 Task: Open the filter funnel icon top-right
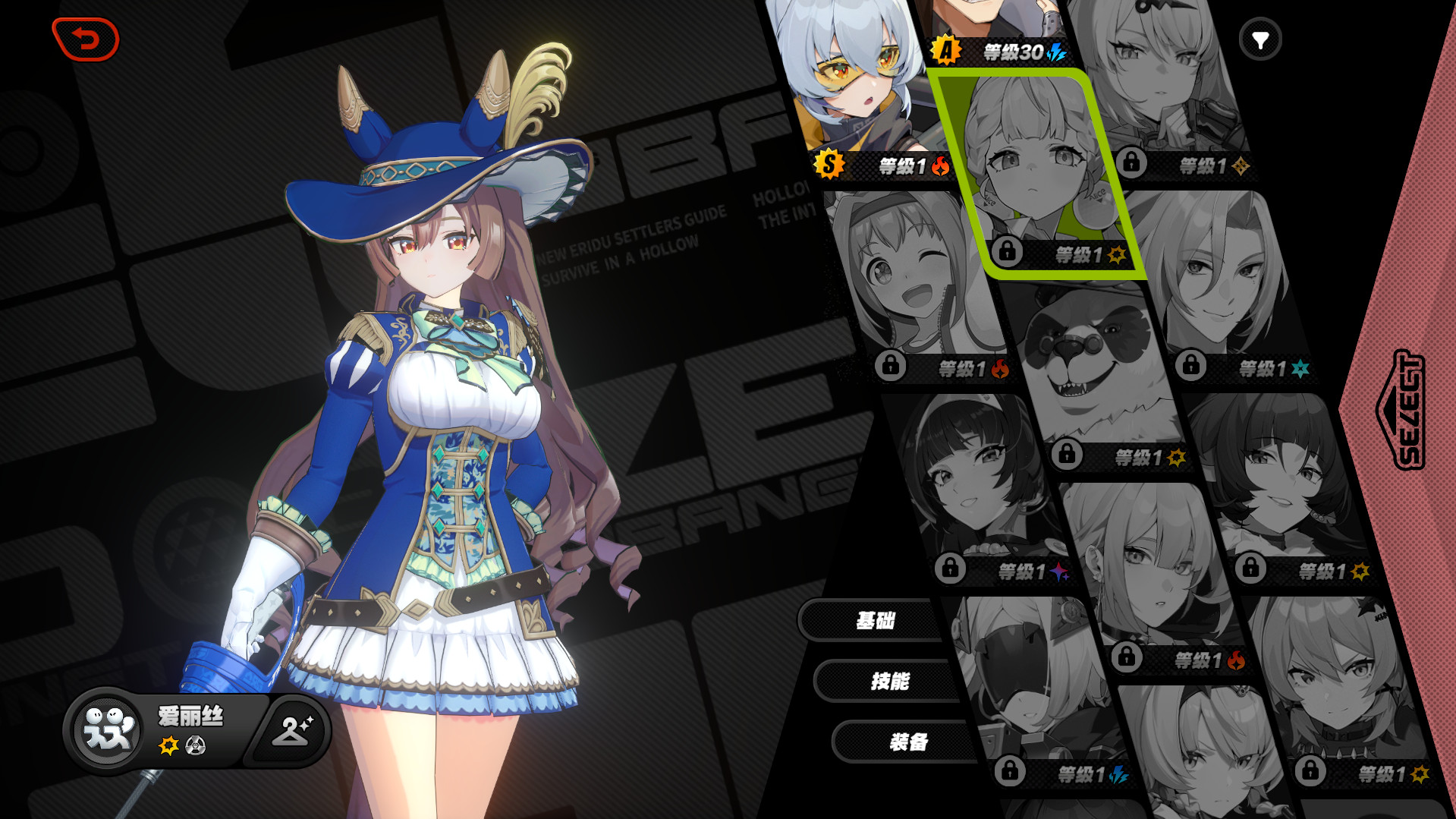pos(1260,37)
